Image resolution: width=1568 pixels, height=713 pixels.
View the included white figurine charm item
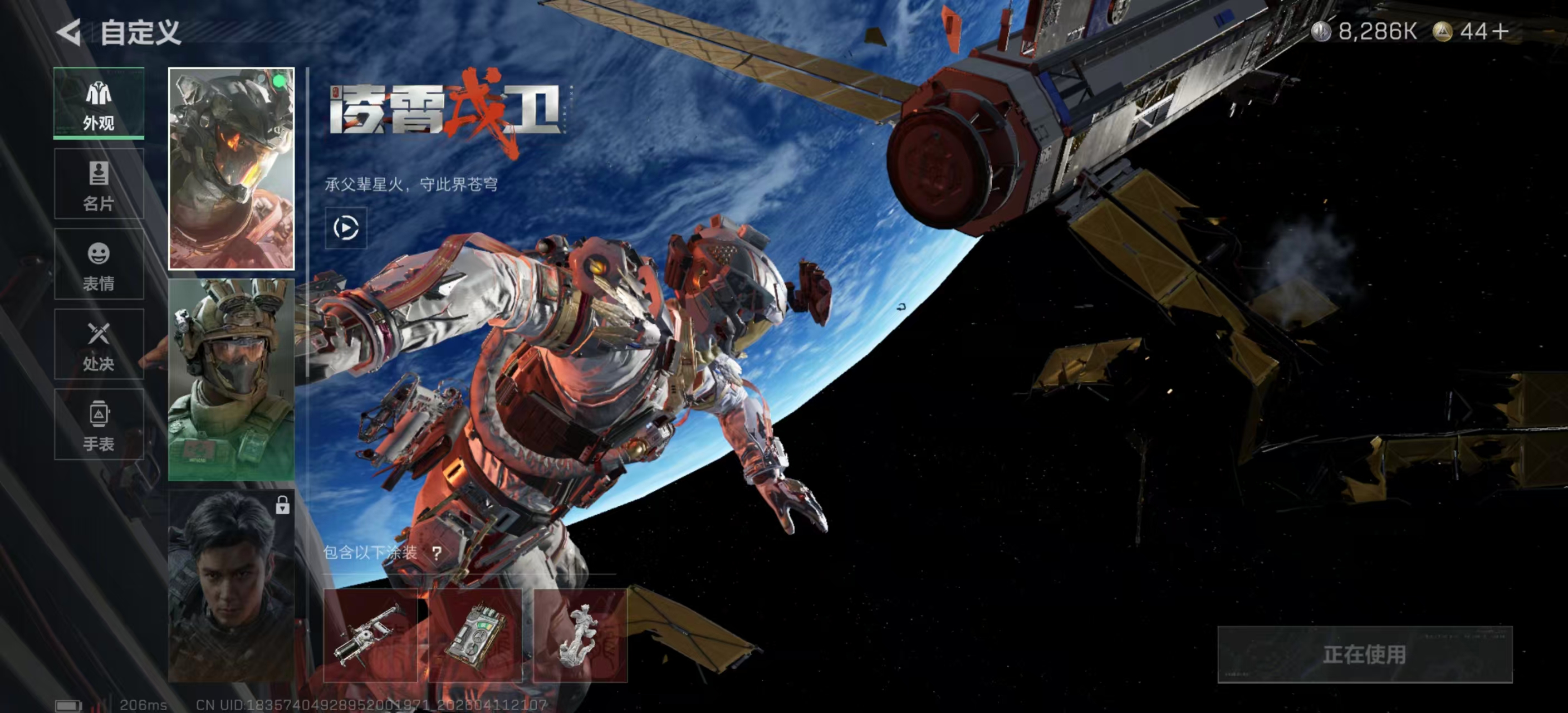click(580, 635)
